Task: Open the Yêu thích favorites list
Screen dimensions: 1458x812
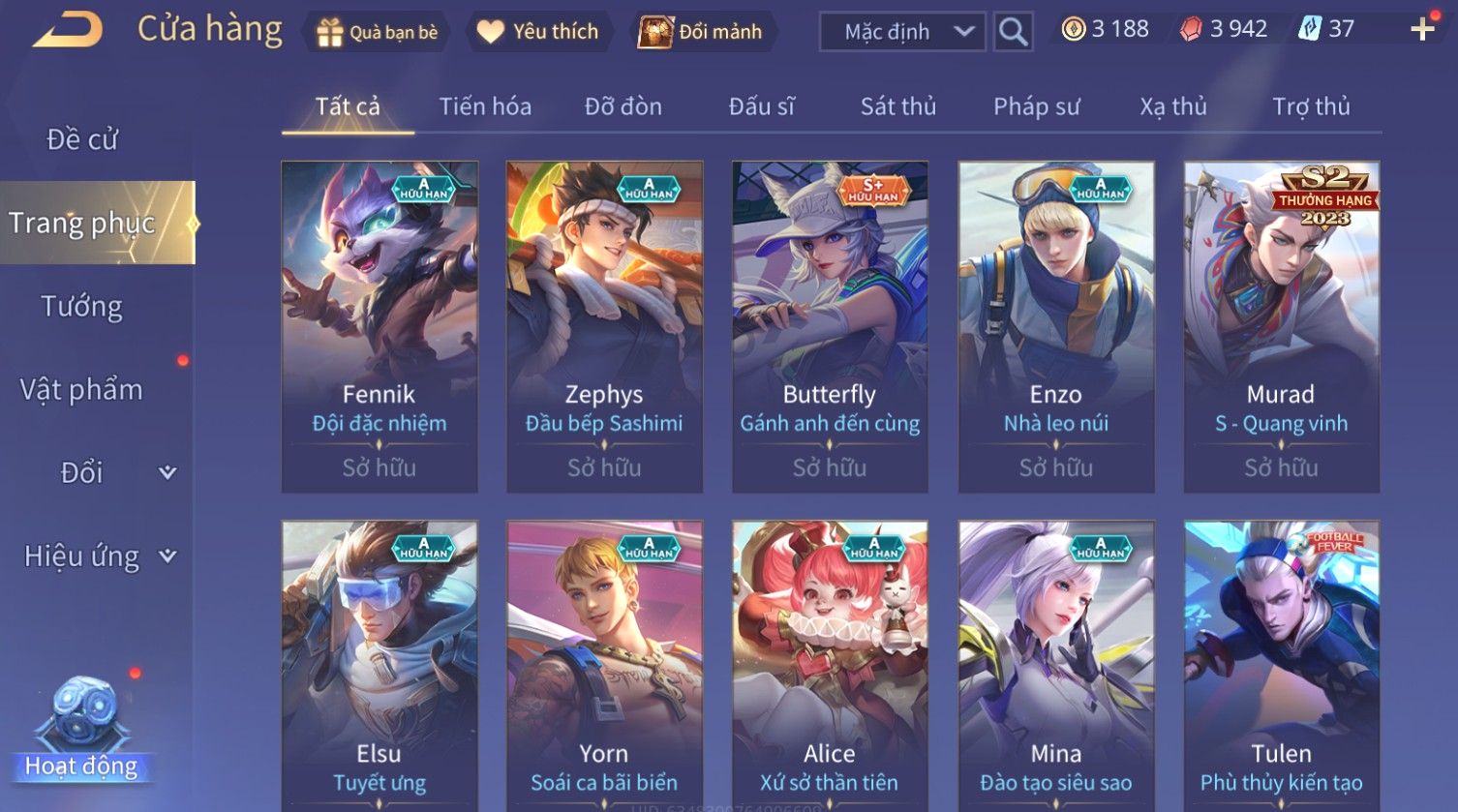Action: (538, 32)
